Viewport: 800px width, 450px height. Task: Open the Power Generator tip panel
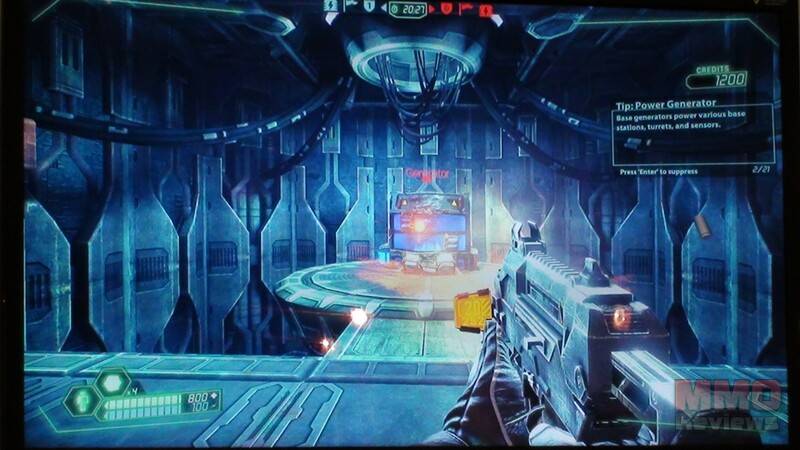pyautogui.click(x=694, y=135)
